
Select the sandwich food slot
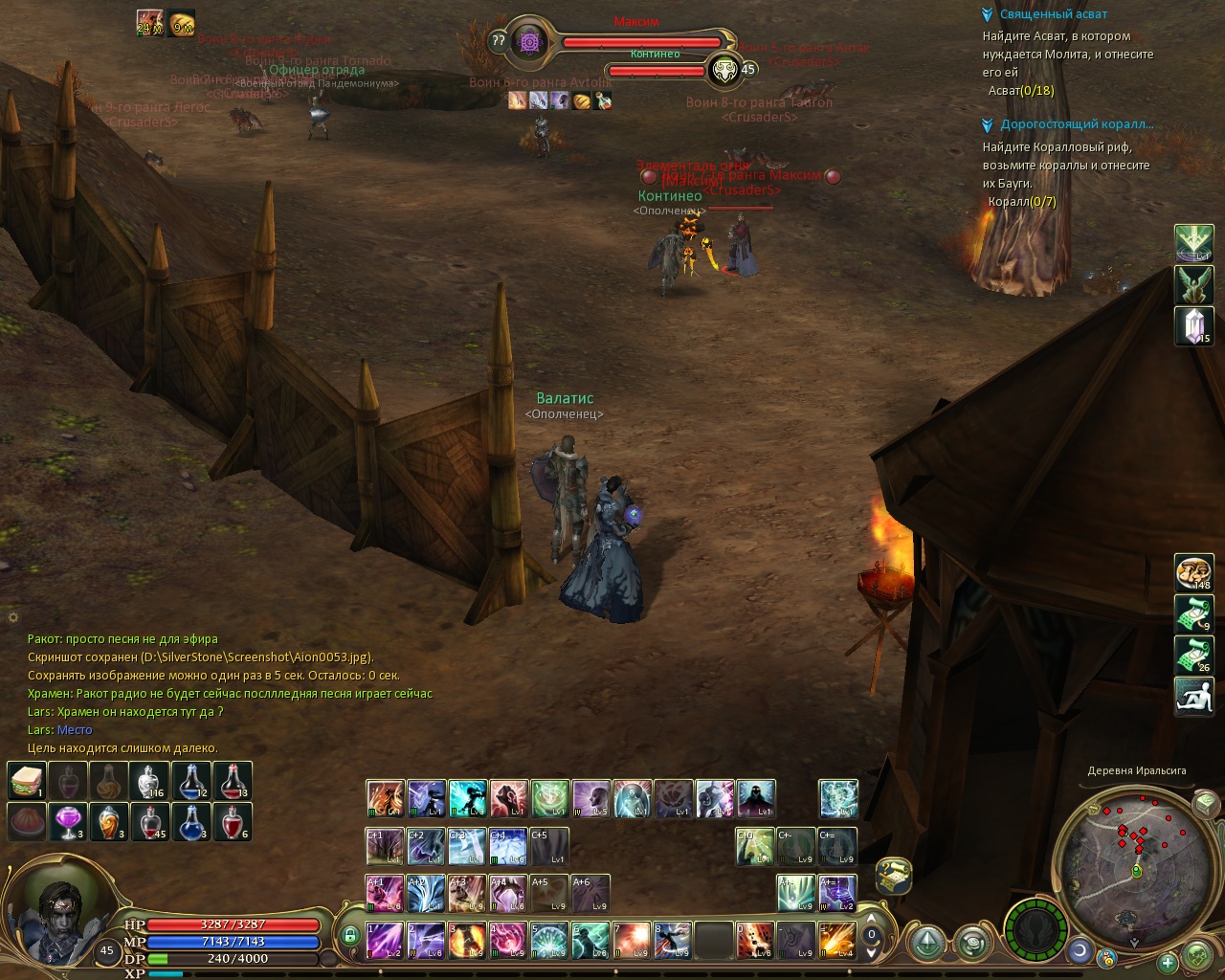pos(27,781)
